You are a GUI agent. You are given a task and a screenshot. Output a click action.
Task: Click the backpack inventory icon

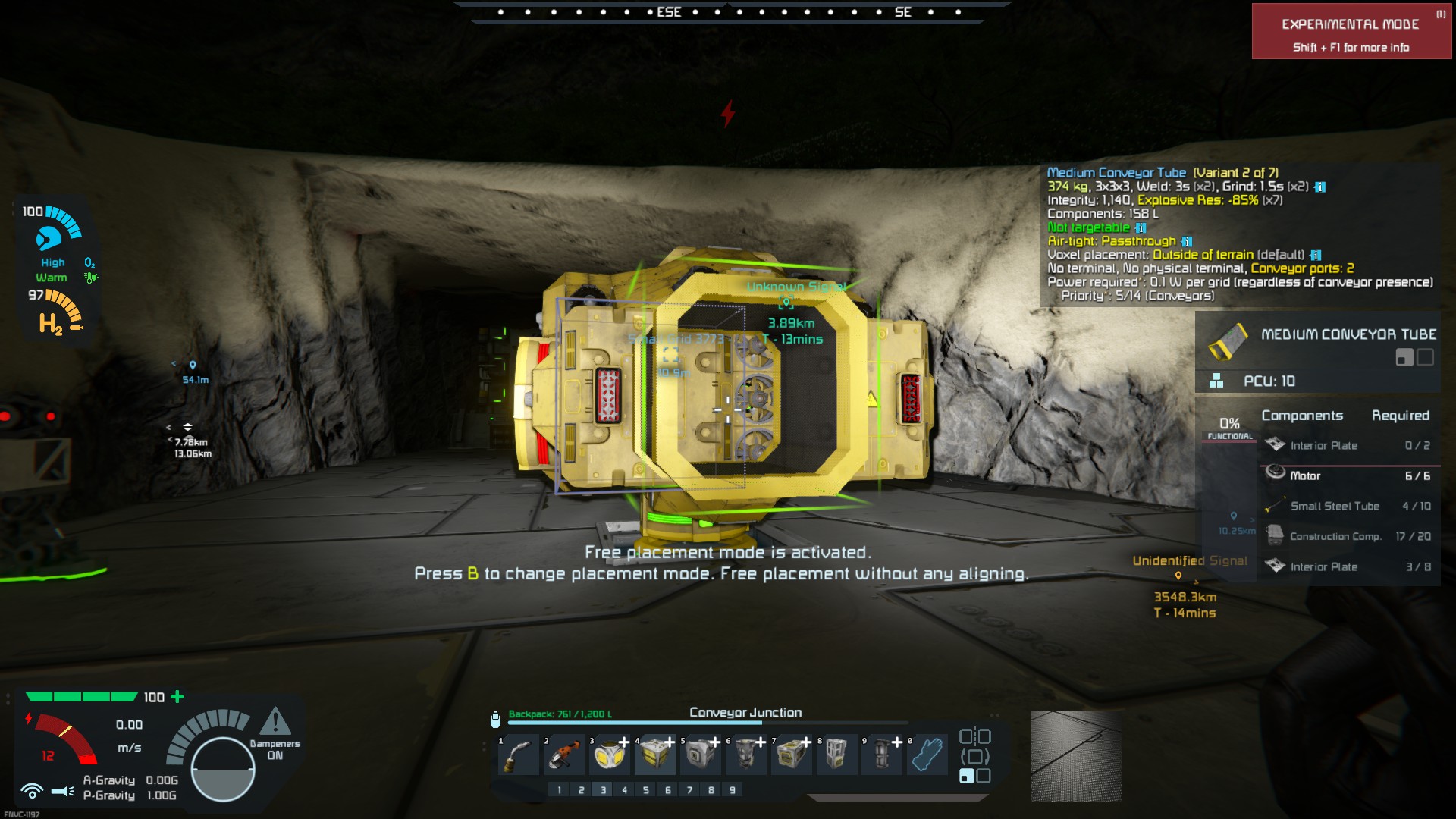pyautogui.click(x=495, y=719)
